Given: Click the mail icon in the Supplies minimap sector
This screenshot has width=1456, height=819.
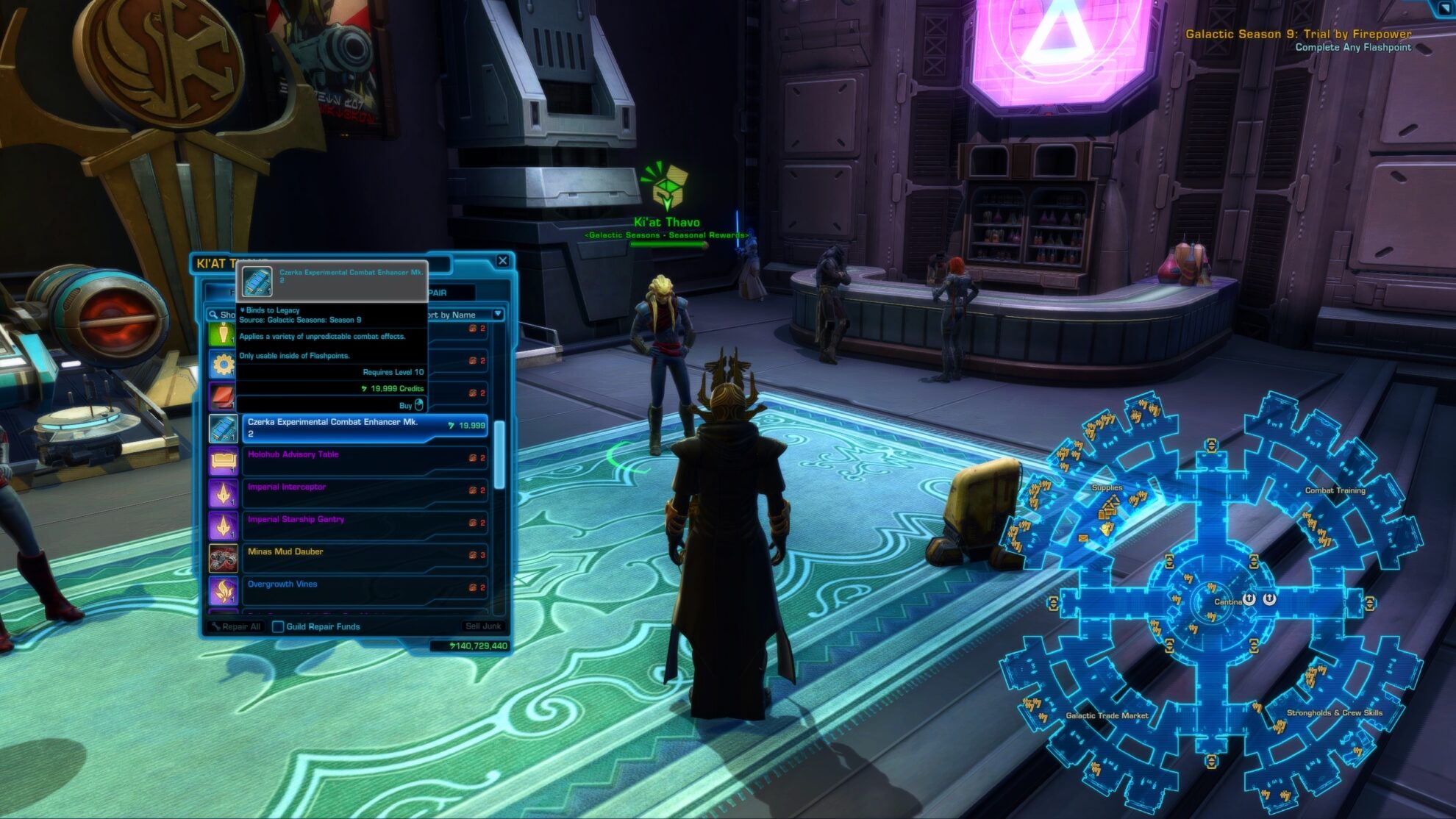Looking at the screenshot, I should (1082, 539).
